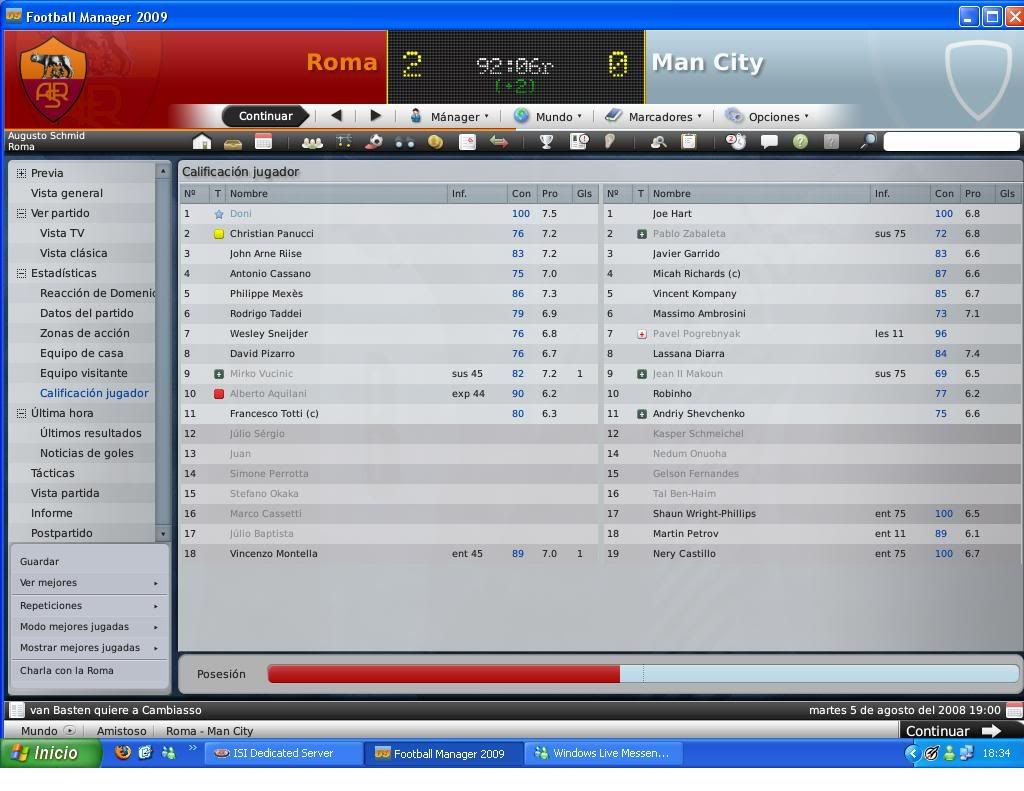Select the Tácticas sidebar entry
This screenshot has width=1024, height=791.
tap(52, 473)
